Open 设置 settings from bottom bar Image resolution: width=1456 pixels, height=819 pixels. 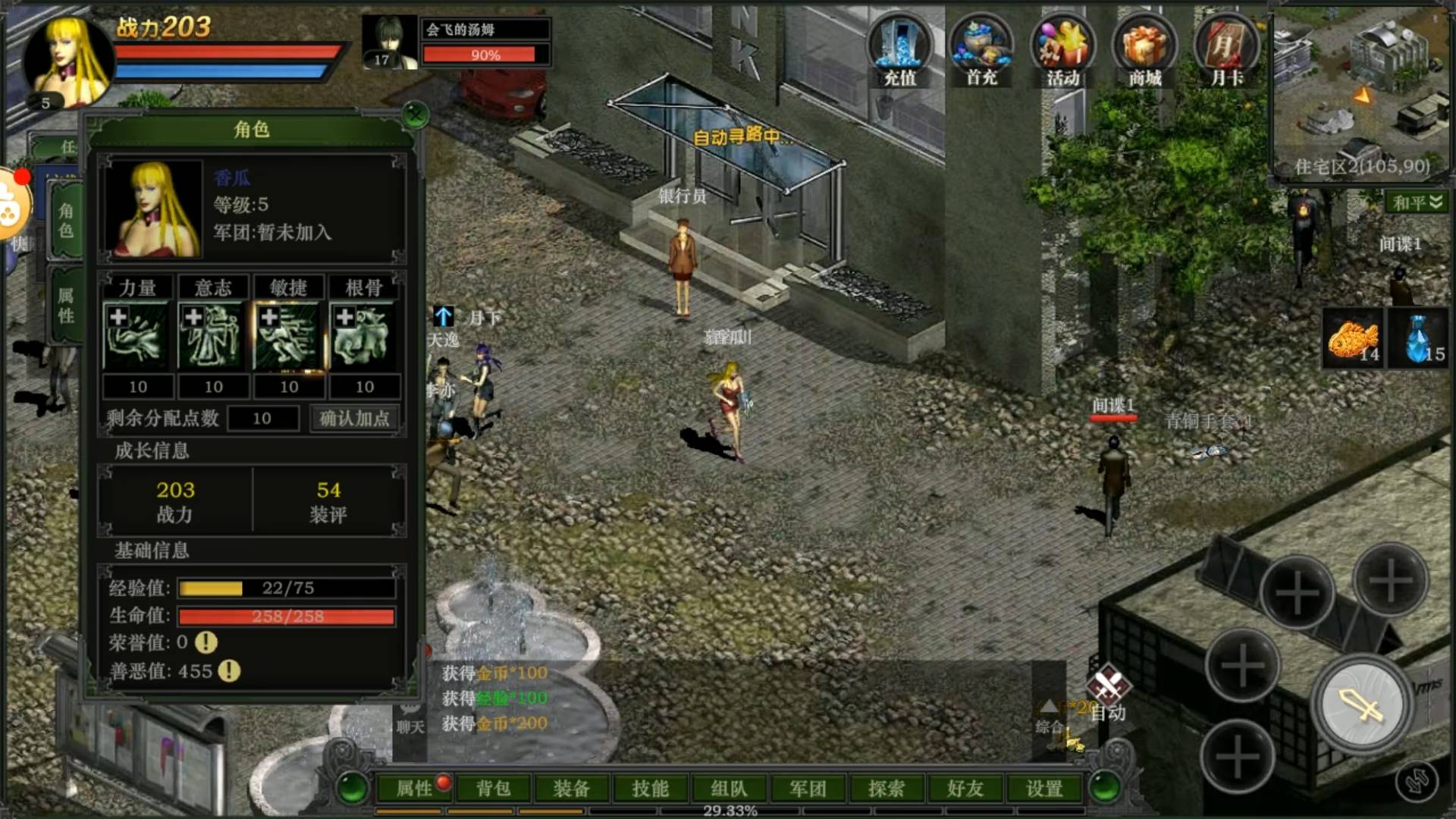point(1044,789)
